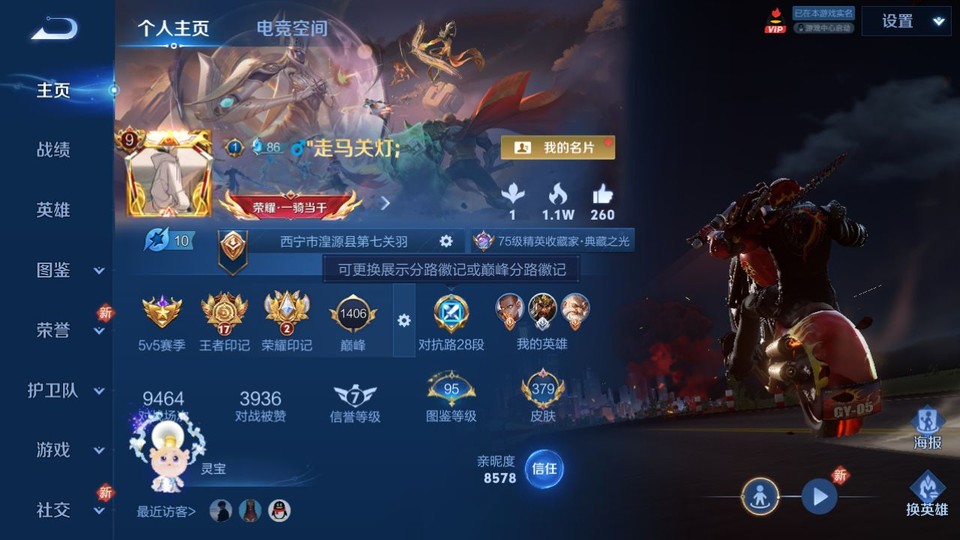Click the 我的名片 button
Screen dimensions: 960x540
pos(558,148)
